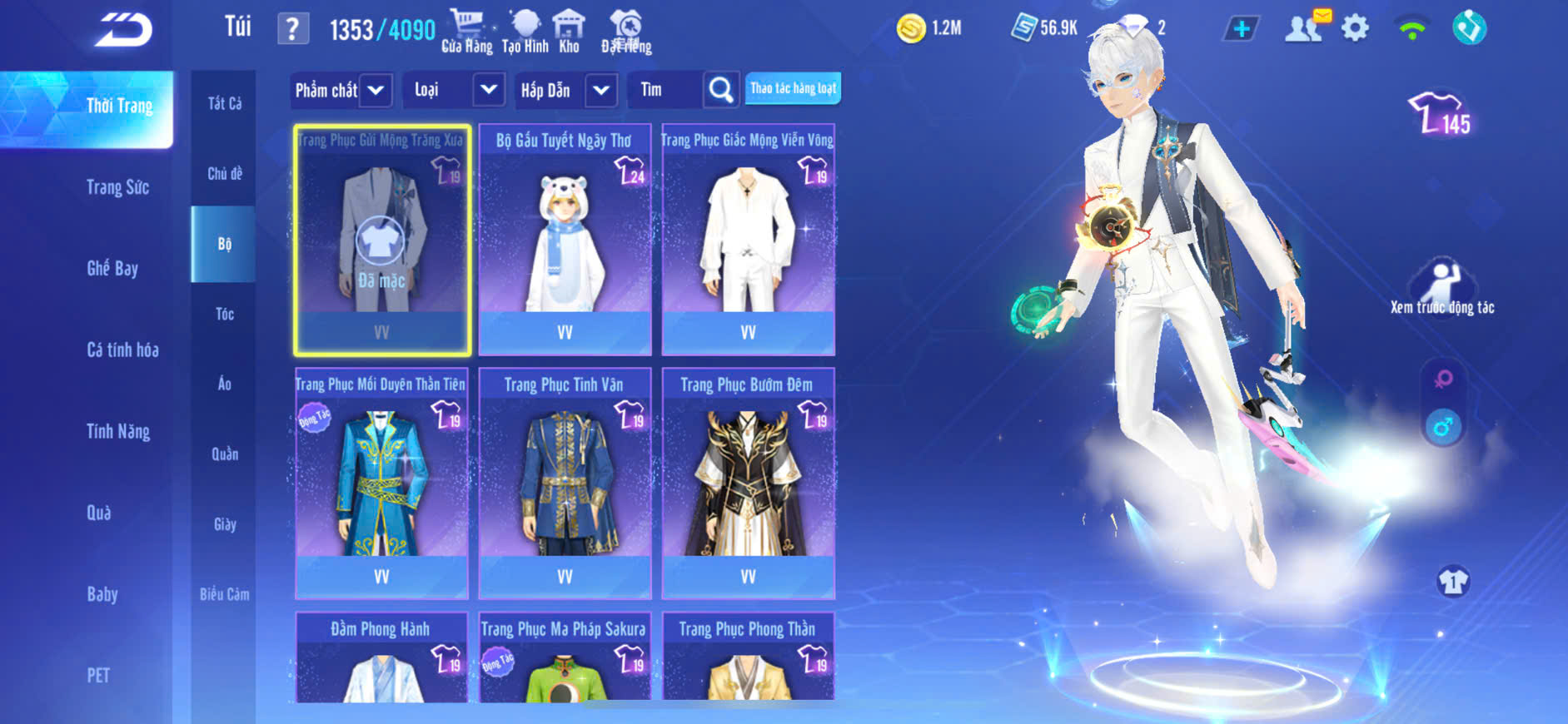Open the Ghế Bay category
Viewport: 1568px width, 724px height.
pyautogui.click(x=112, y=269)
